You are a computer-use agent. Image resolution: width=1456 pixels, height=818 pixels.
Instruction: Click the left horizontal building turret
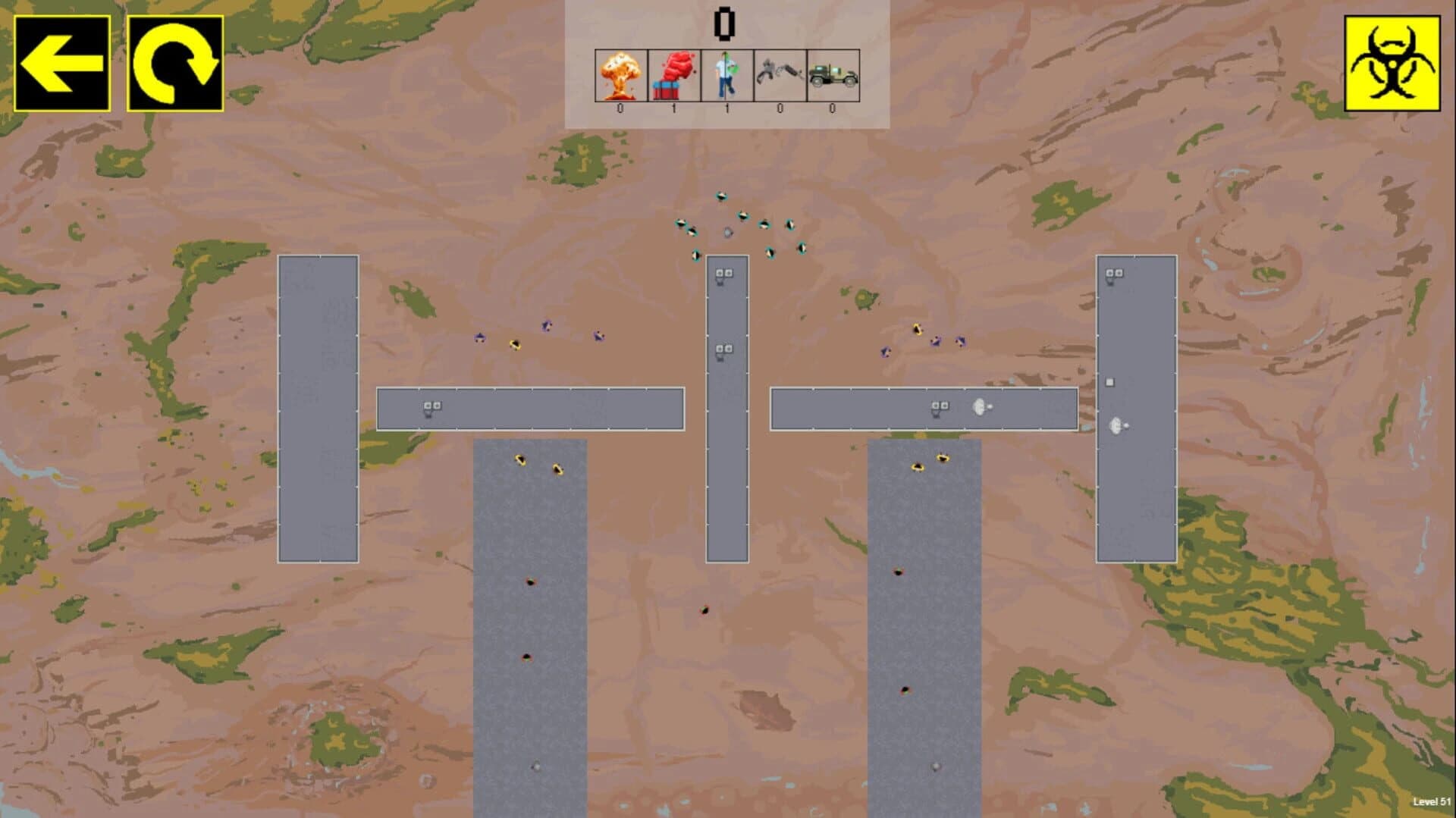pos(431,408)
